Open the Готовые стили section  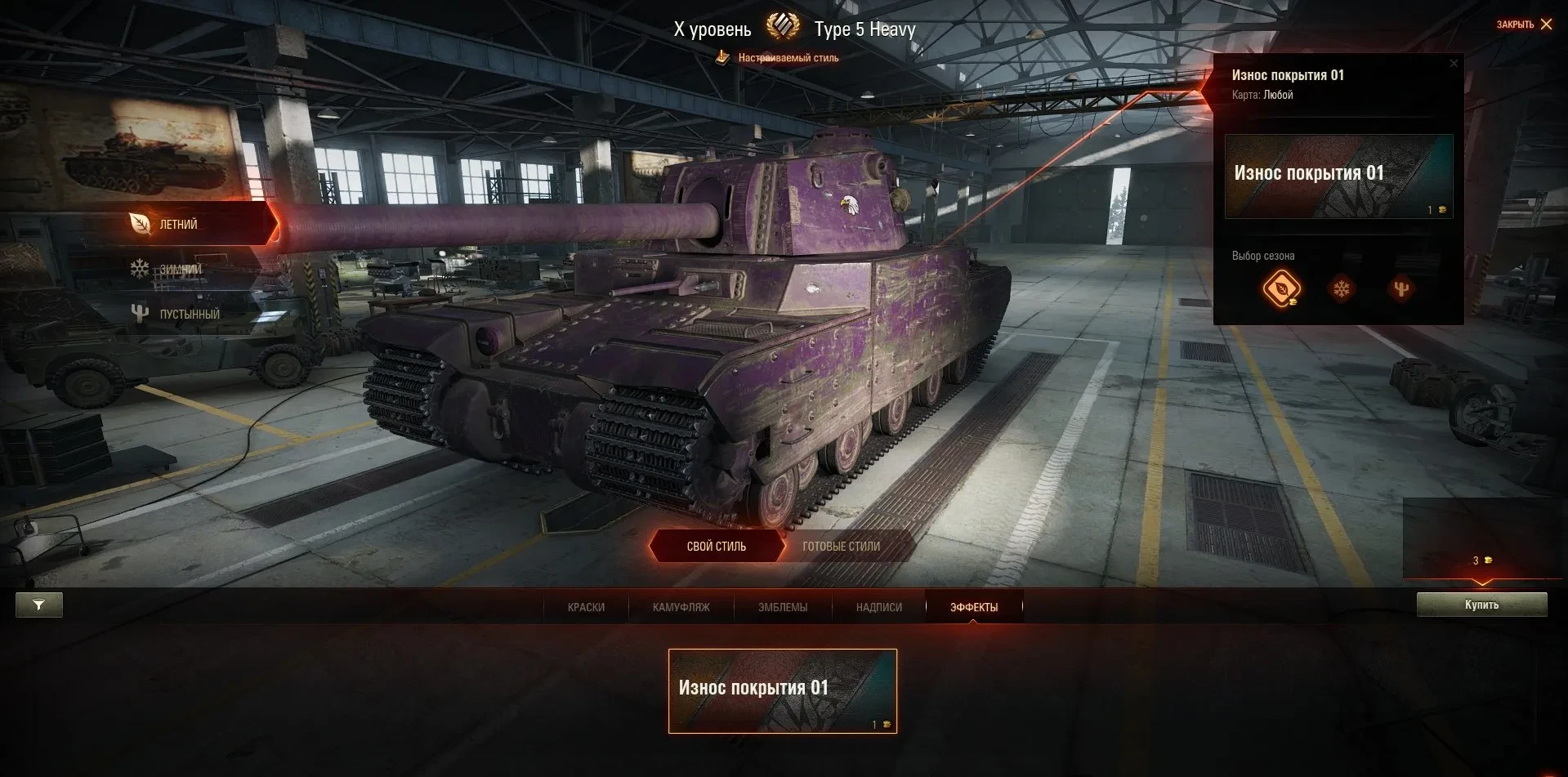[x=841, y=547]
